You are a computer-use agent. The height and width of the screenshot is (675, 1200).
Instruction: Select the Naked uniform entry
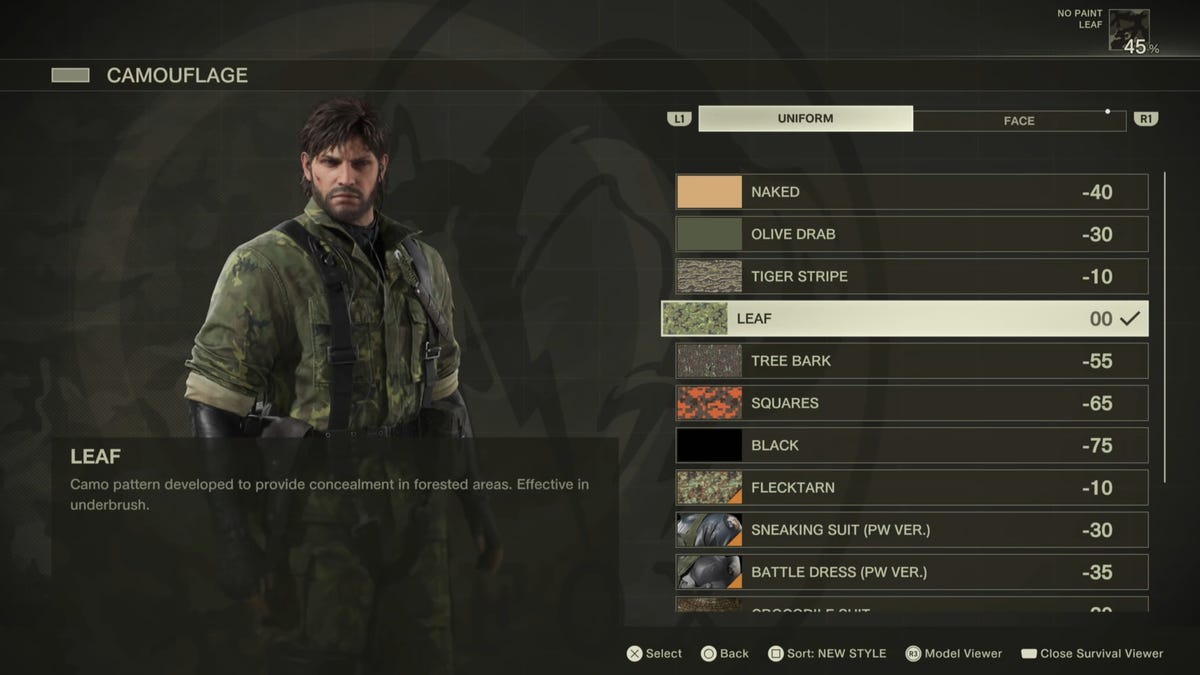pos(911,192)
